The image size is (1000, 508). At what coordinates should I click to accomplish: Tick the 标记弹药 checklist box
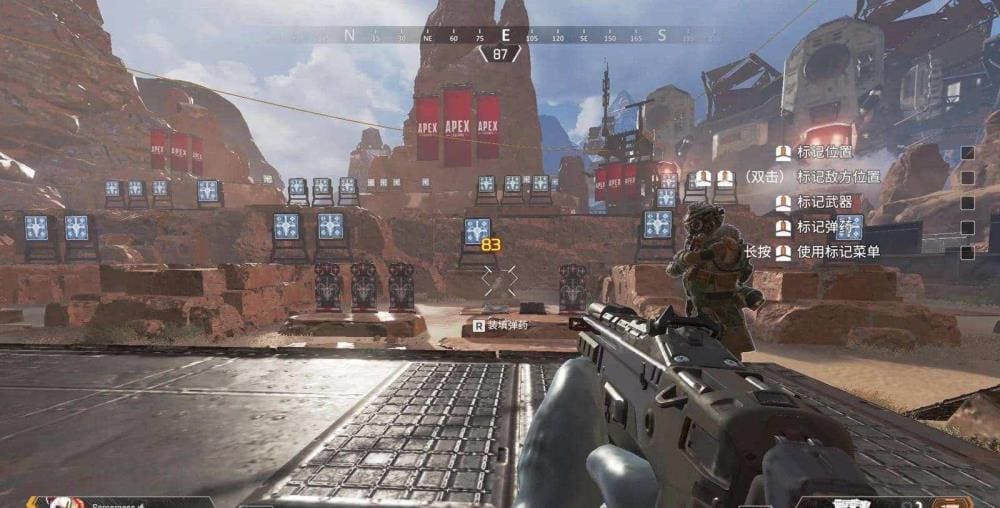(x=967, y=228)
